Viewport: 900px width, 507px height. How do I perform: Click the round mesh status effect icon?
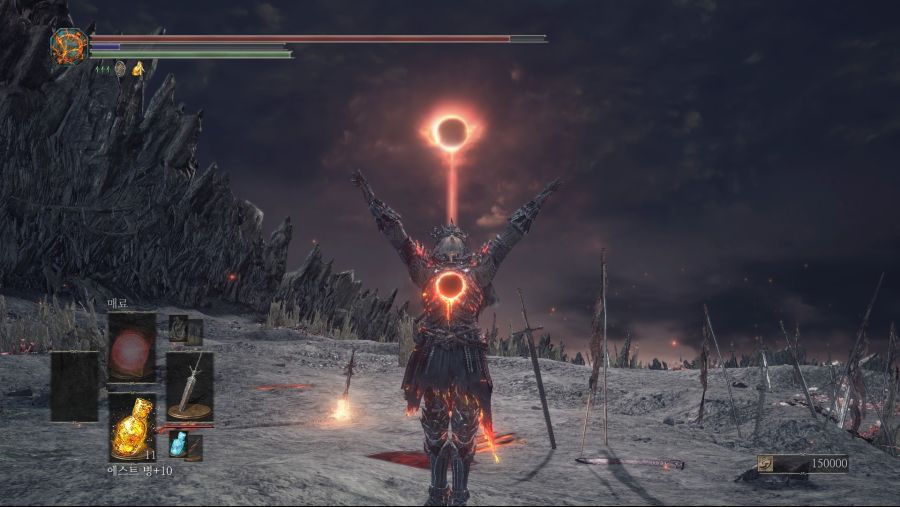(120, 69)
